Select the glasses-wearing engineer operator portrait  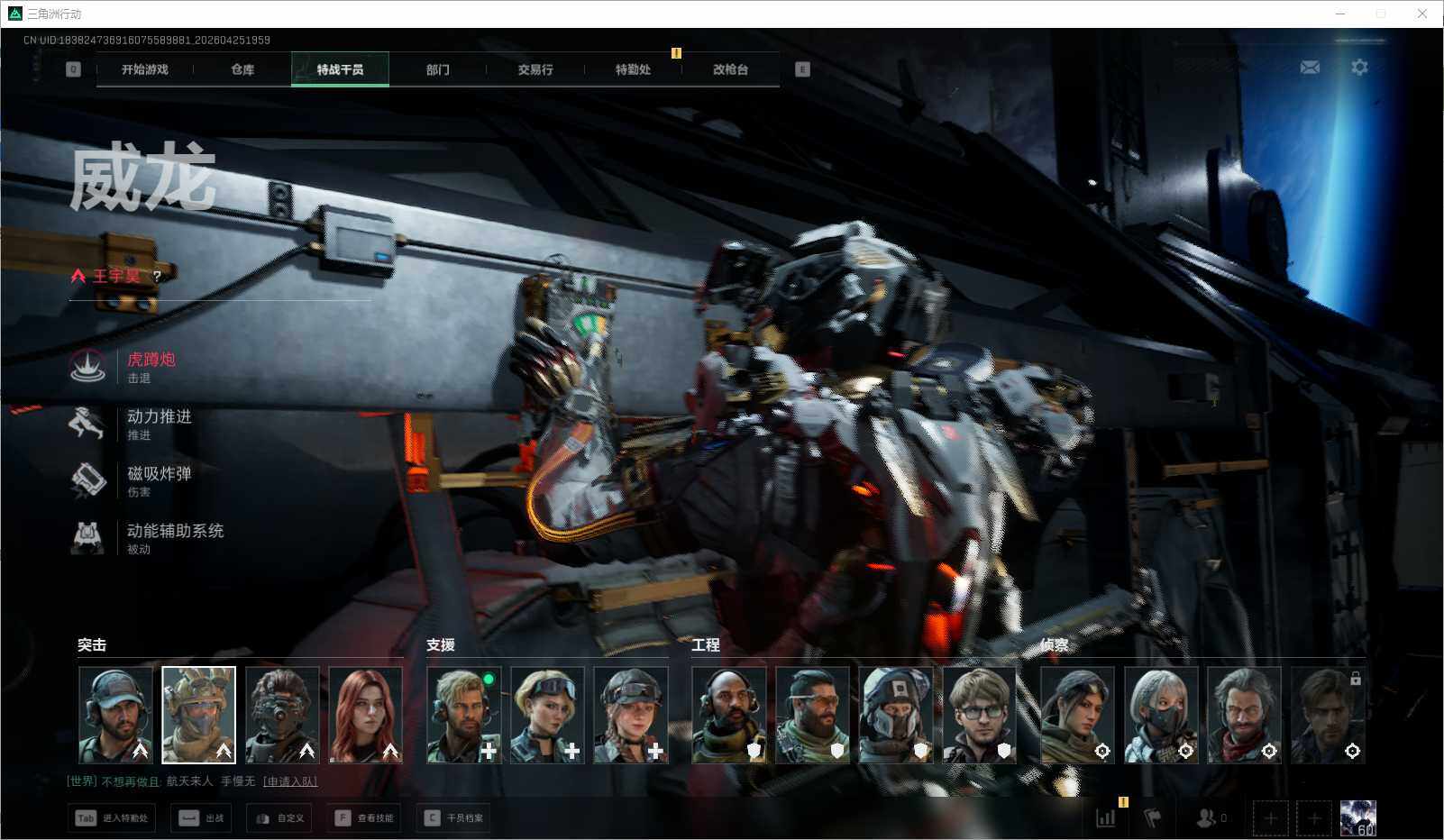point(980,715)
